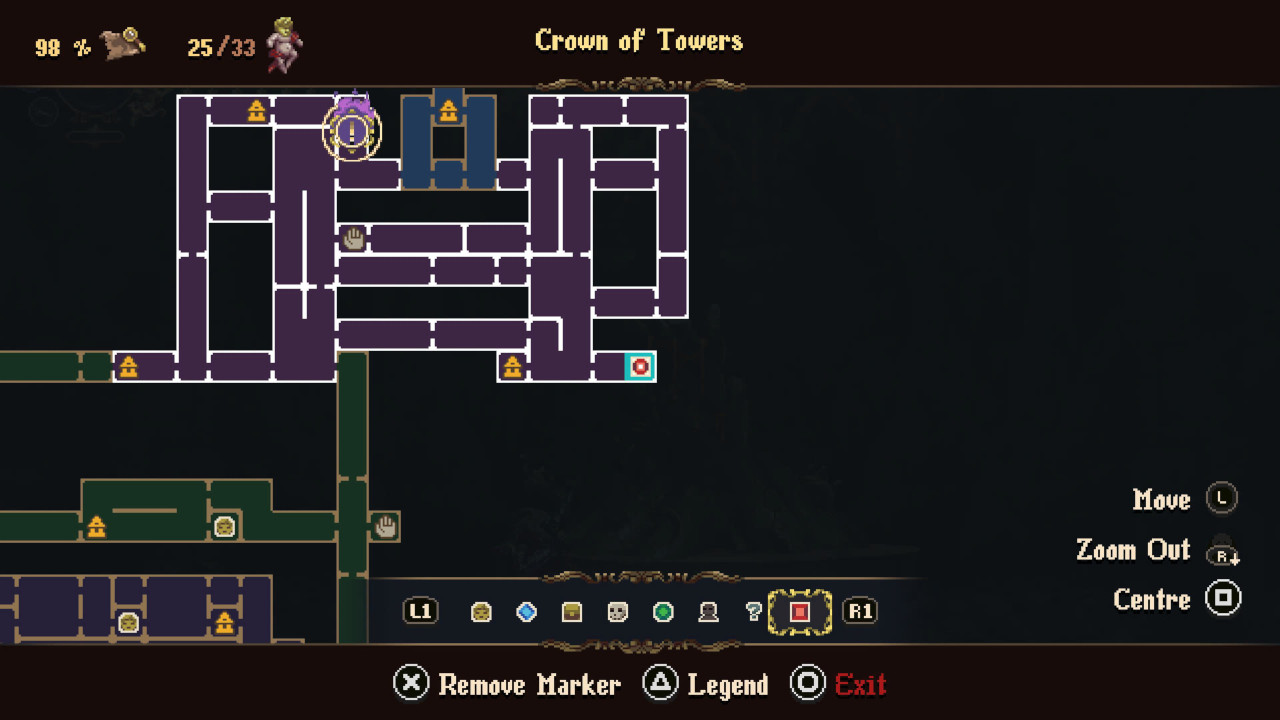Viewport: 1280px width, 720px height.
Task: Click the map completion percentage scroll icon
Action: (122, 40)
